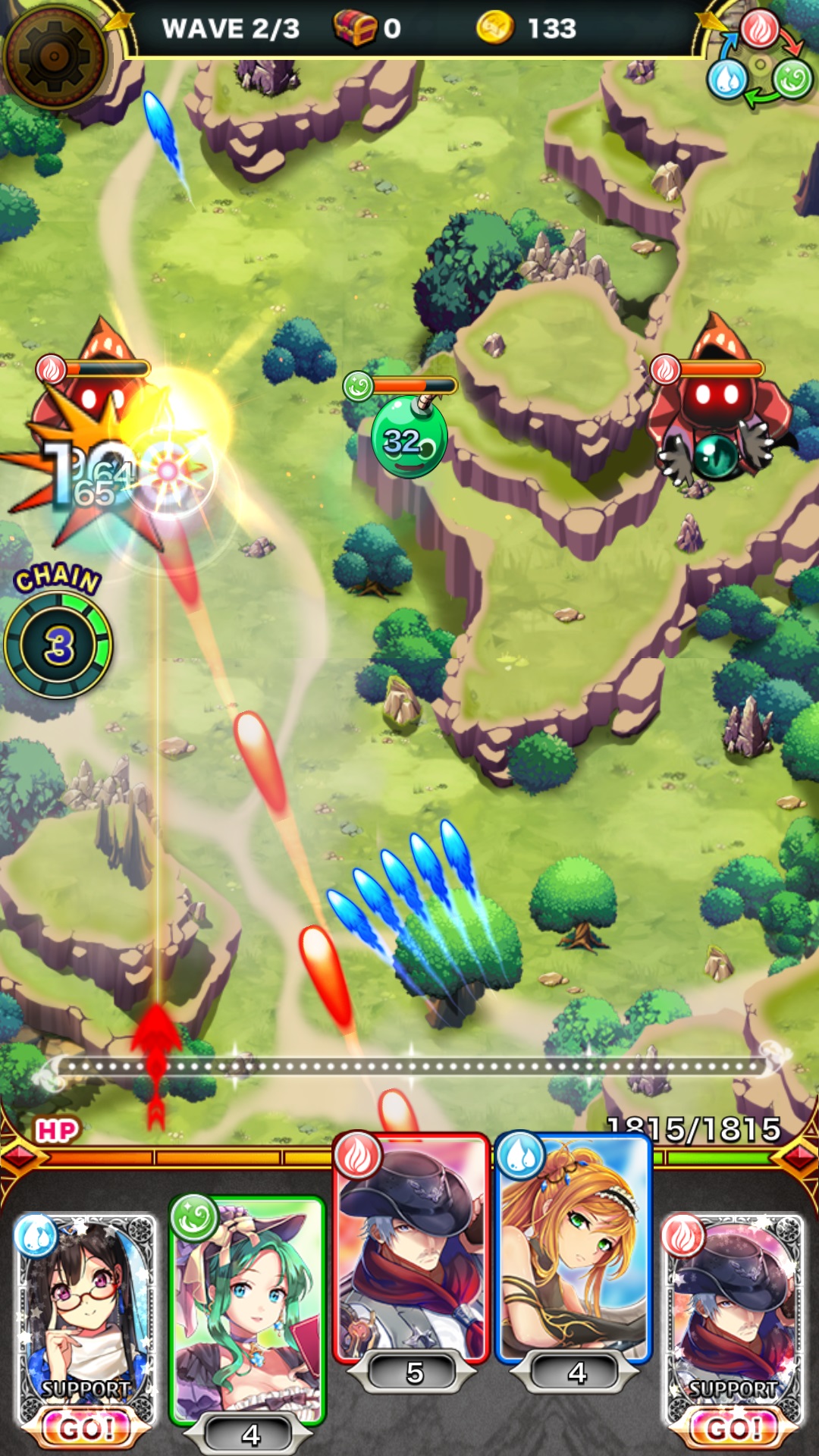
Task: Tap the Chain 3 combo gauge
Action: click(x=58, y=645)
